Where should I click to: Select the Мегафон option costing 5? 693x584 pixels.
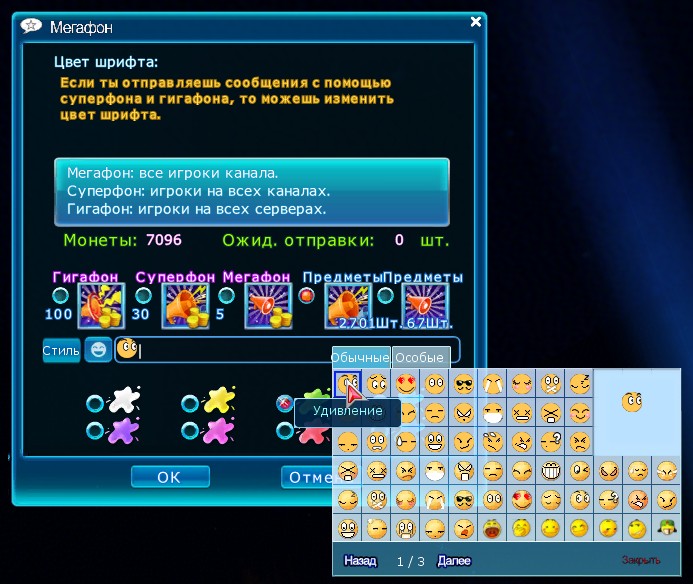tap(227, 295)
